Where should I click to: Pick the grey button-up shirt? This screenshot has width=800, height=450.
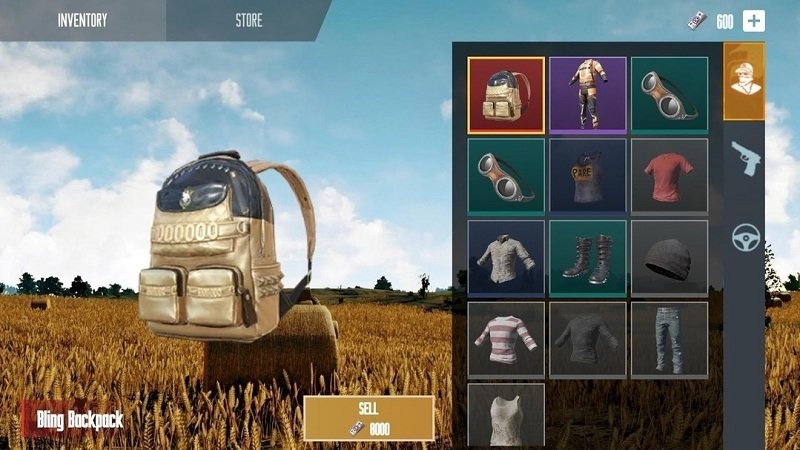pyautogui.click(x=506, y=257)
